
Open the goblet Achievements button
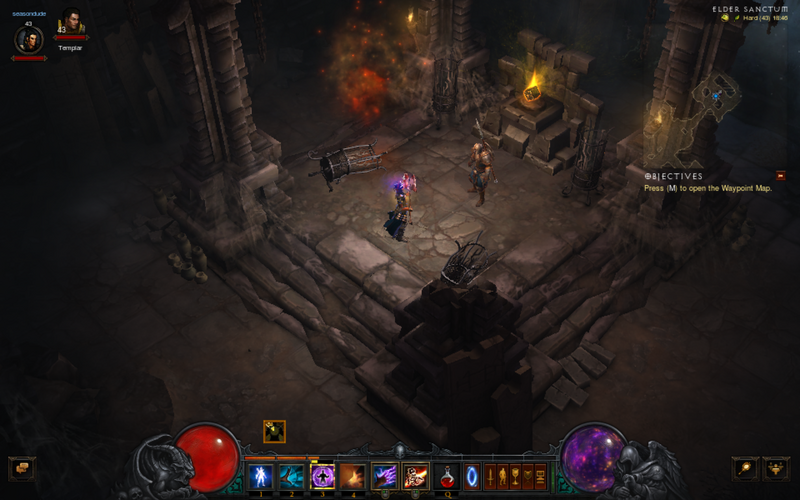[516, 477]
